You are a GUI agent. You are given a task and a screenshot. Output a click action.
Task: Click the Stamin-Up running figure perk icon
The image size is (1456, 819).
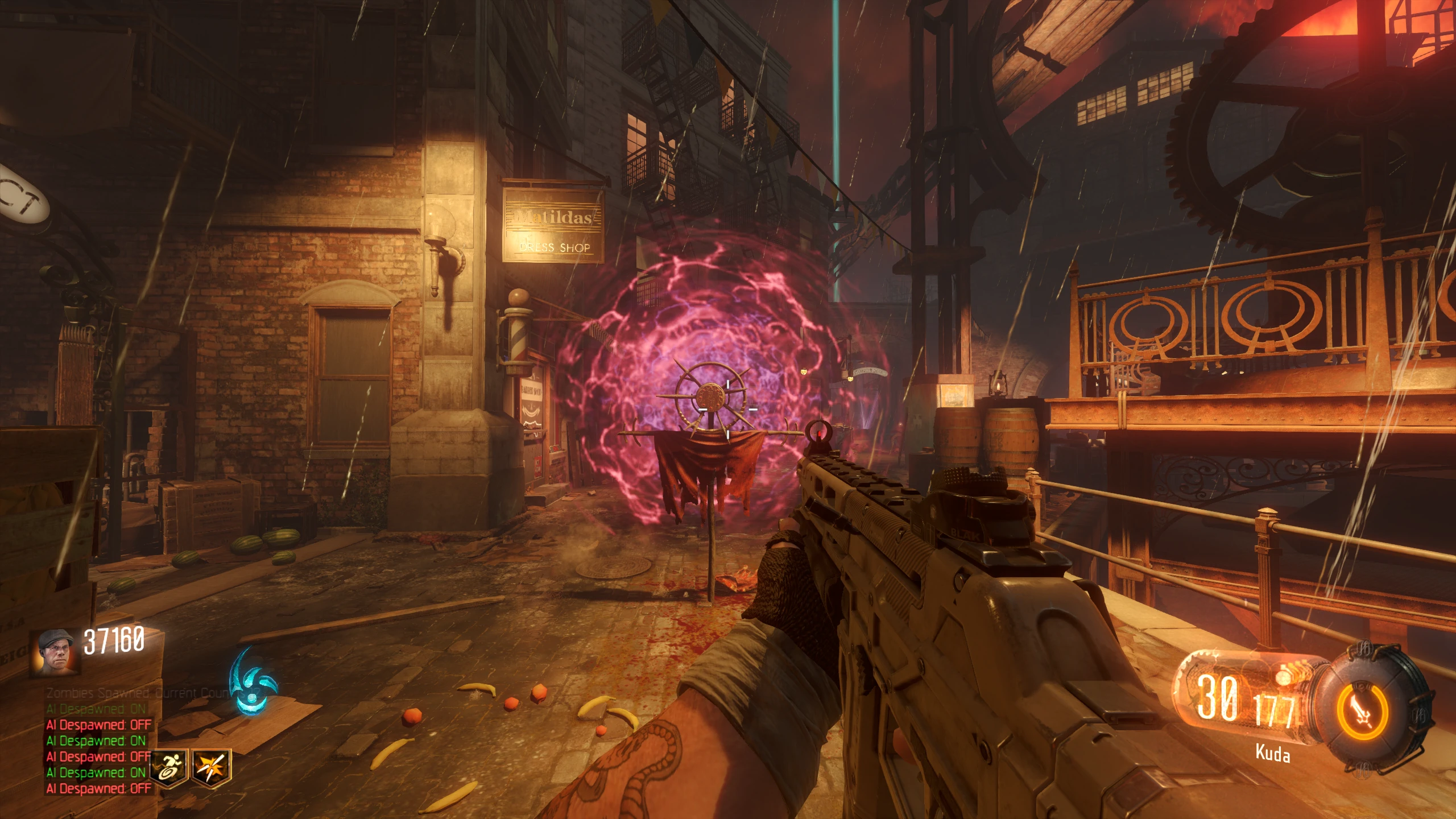click(x=169, y=768)
